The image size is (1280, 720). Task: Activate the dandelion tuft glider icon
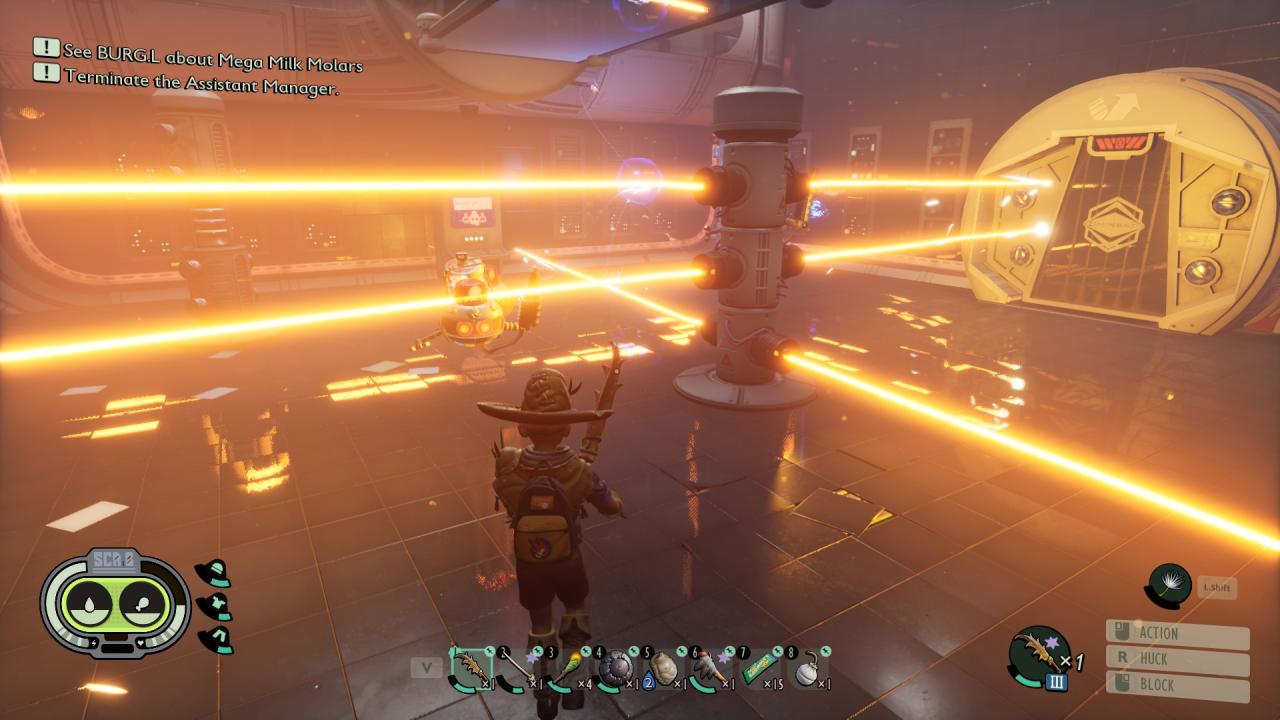[1169, 586]
